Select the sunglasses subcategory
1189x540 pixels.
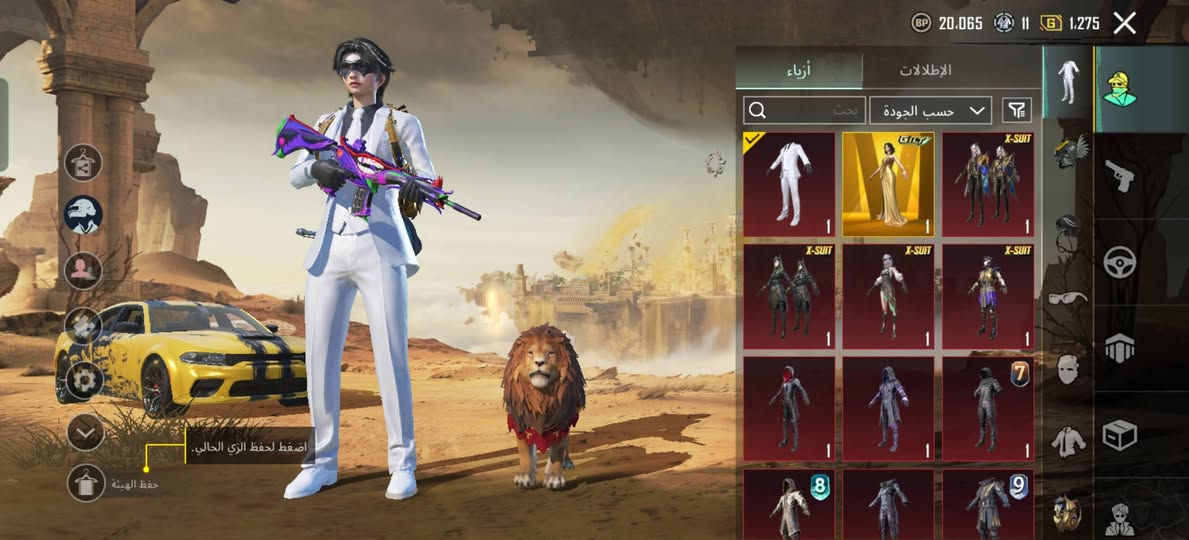pyautogui.click(x=1067, y=297)
